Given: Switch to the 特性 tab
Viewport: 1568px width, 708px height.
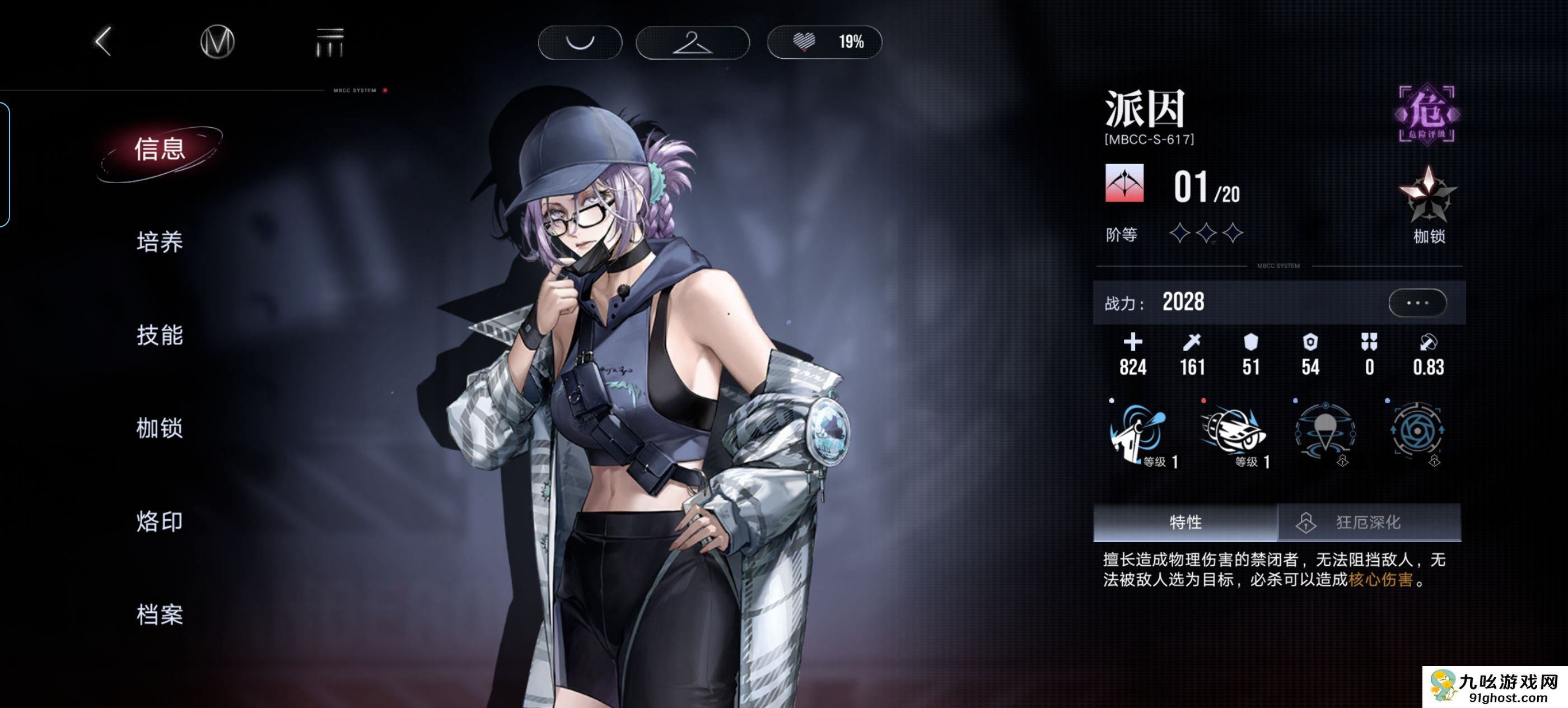Looking at the screenshot, I should click(x=1184, y=521).
